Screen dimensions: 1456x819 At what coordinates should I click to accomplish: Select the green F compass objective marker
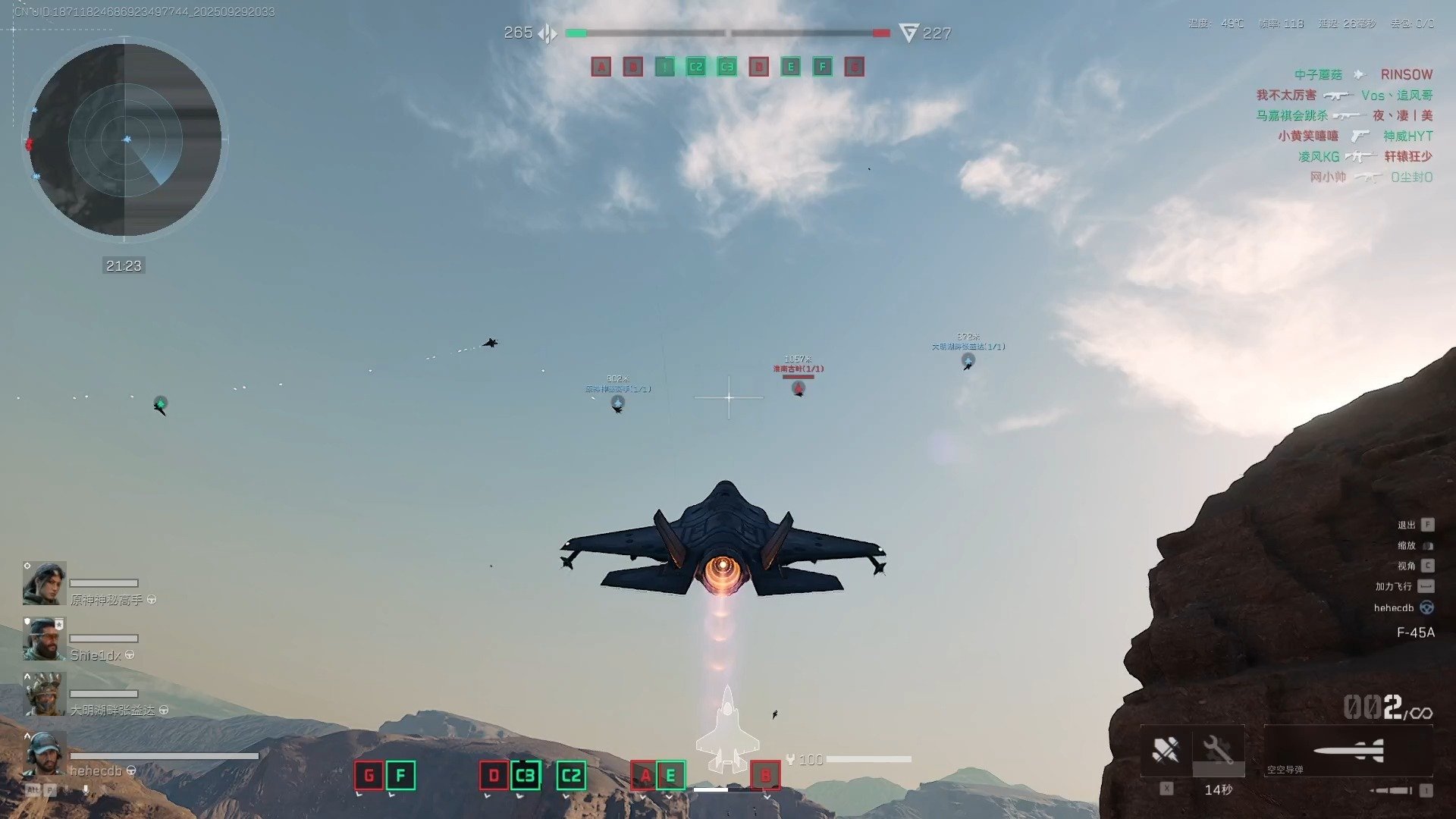tap(400, 775)
